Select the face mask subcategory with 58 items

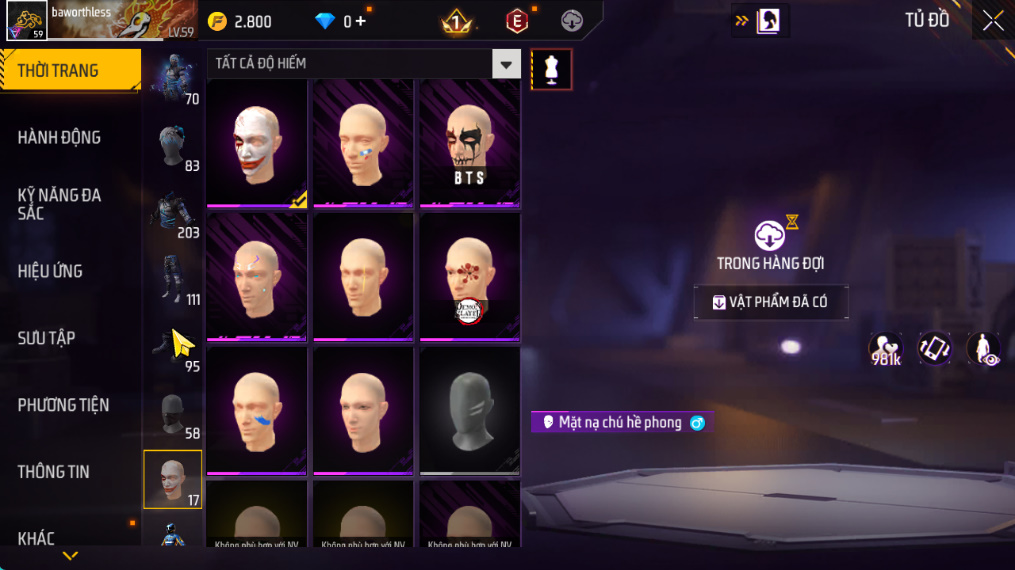point(173,414)
